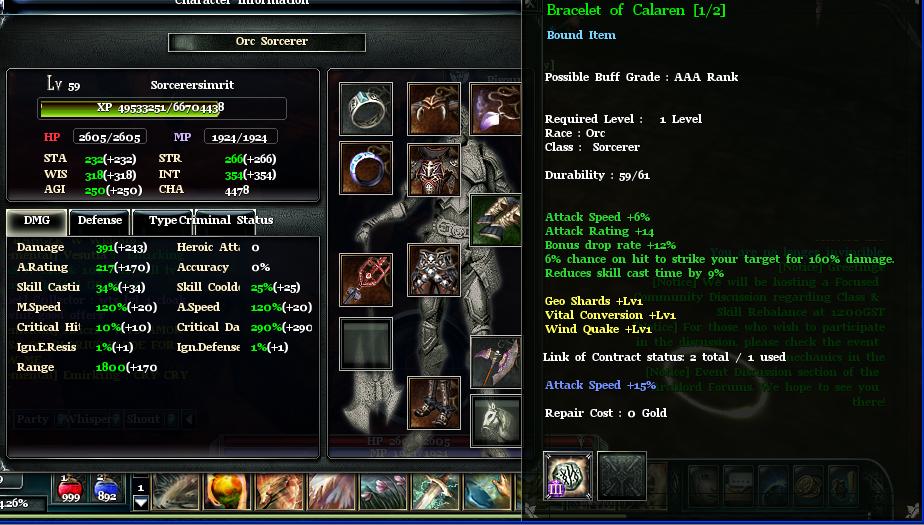The height and width of the screenshot is (525, 924).
Task: Switch to the DMG stats tab
Action: click(37, 221)
